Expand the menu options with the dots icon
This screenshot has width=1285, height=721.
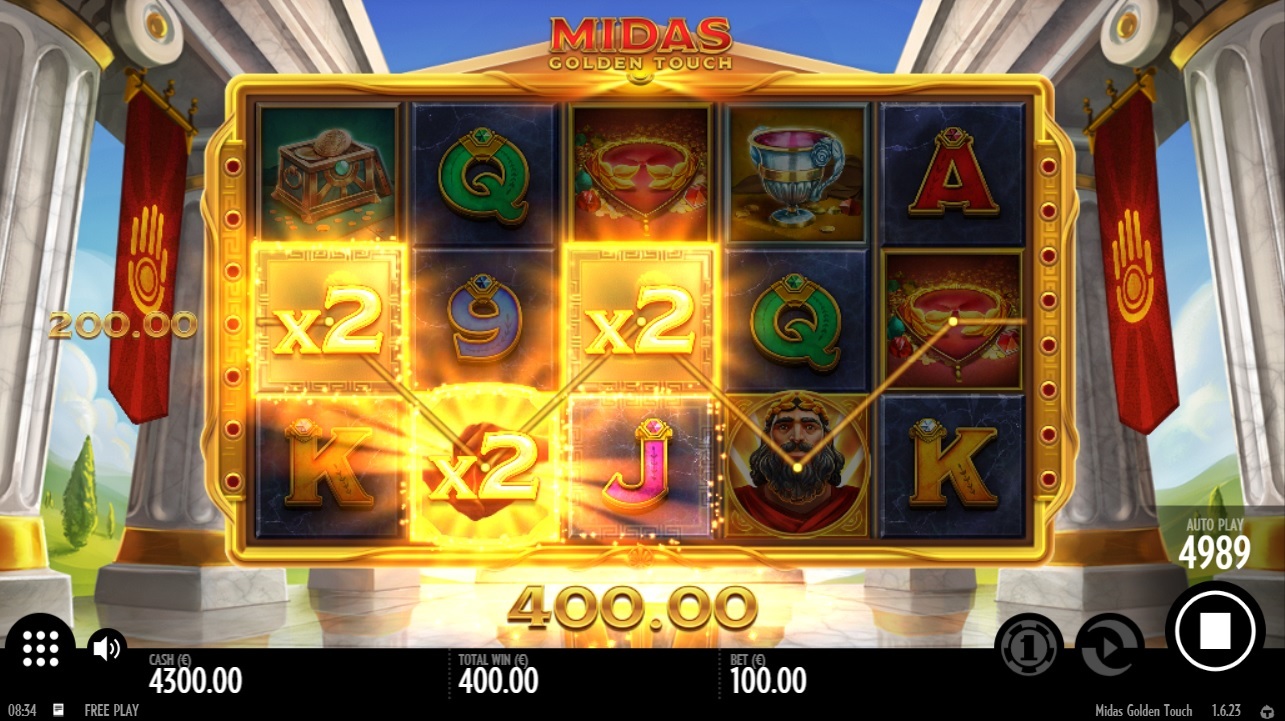click(x=40, y=648)
